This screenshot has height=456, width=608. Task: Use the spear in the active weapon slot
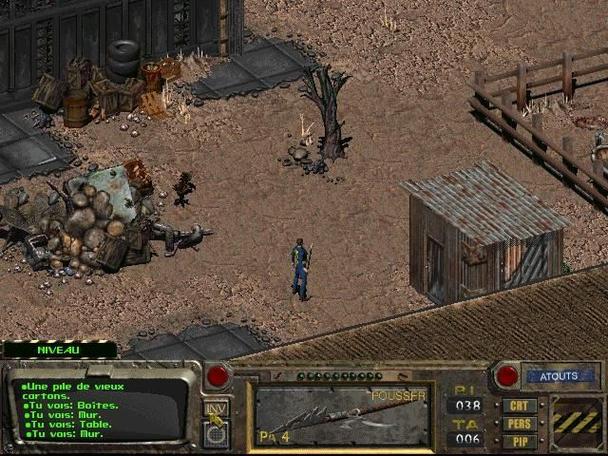342,414
